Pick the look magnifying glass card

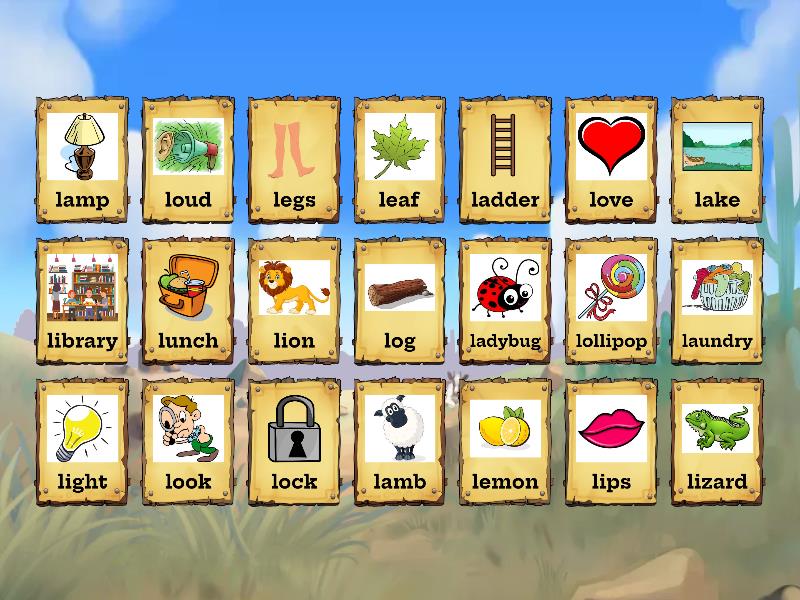(x=188, y=442)
